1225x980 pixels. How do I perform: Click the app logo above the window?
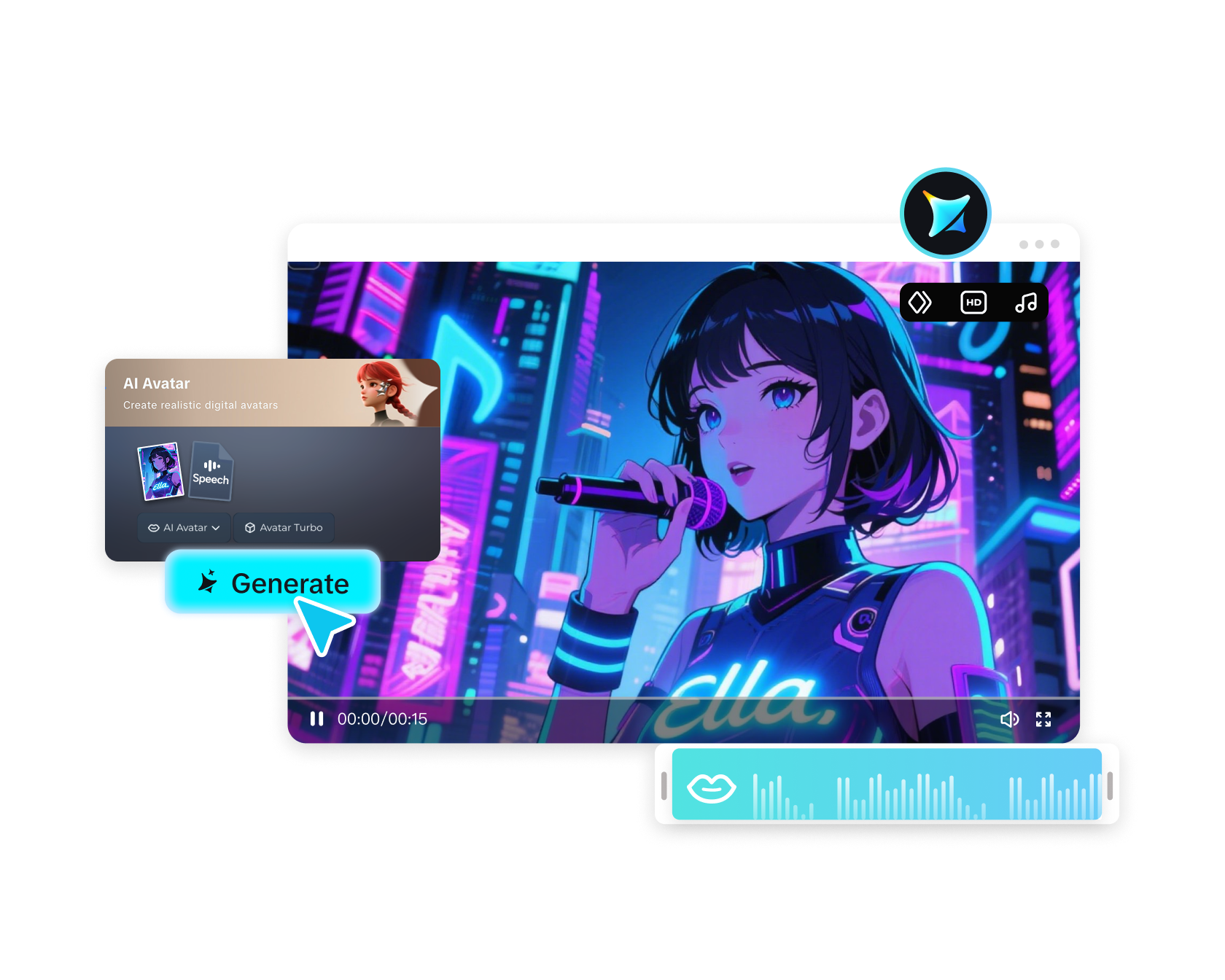pos(945,212)
